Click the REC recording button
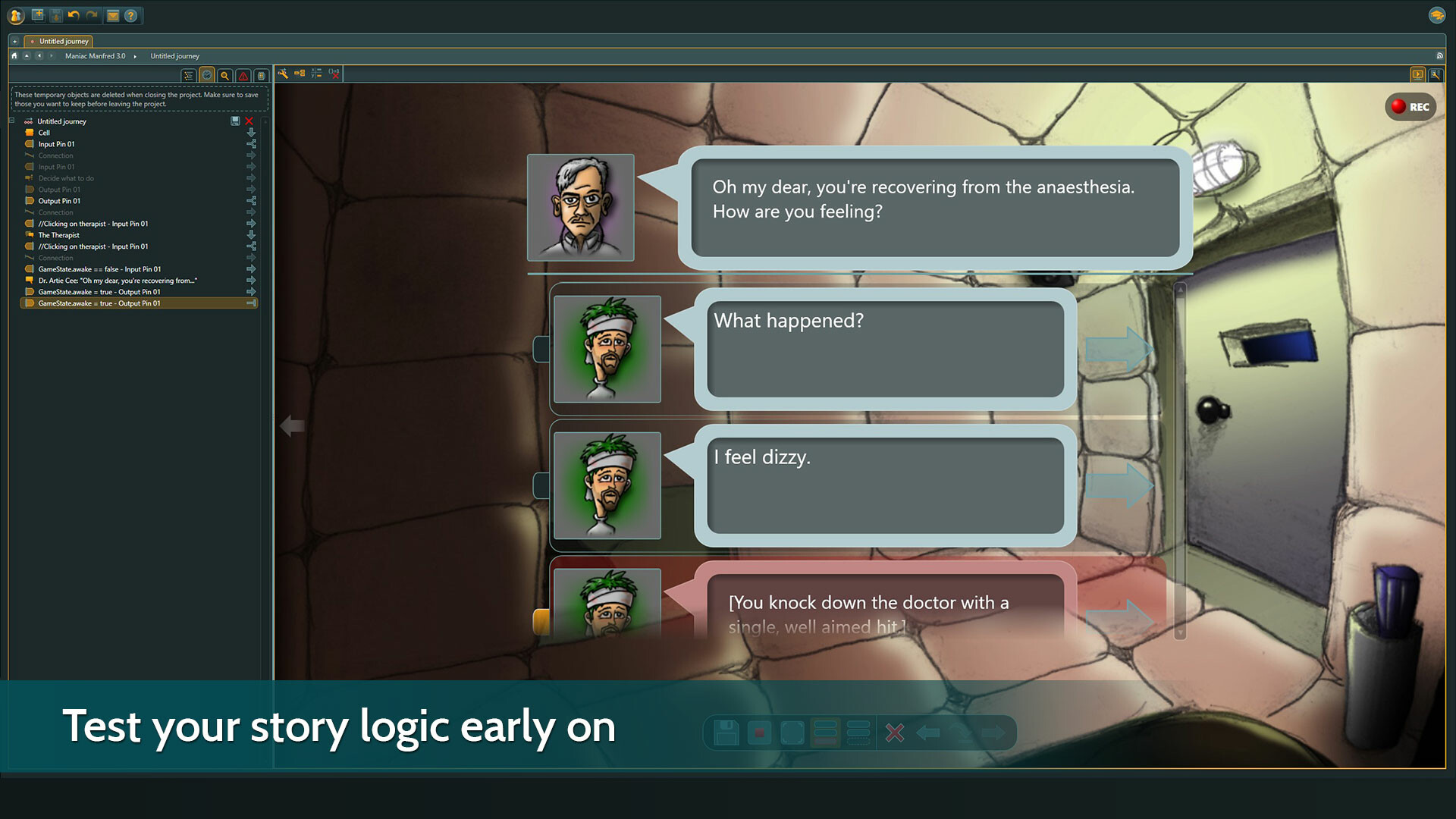1456x819 pixels. click(x=1411, y=106)
